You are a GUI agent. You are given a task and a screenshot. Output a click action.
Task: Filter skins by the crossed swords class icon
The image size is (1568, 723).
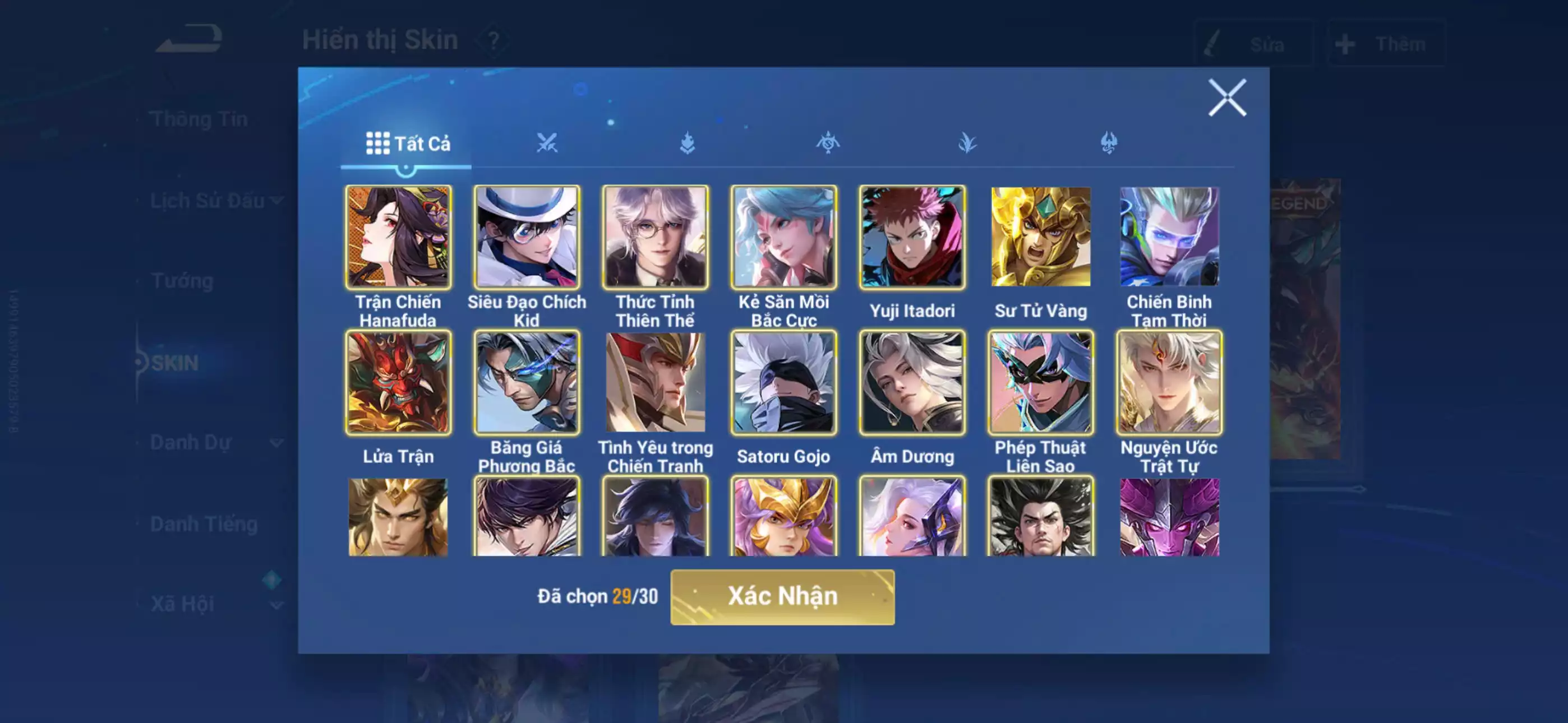pos(548,142)
